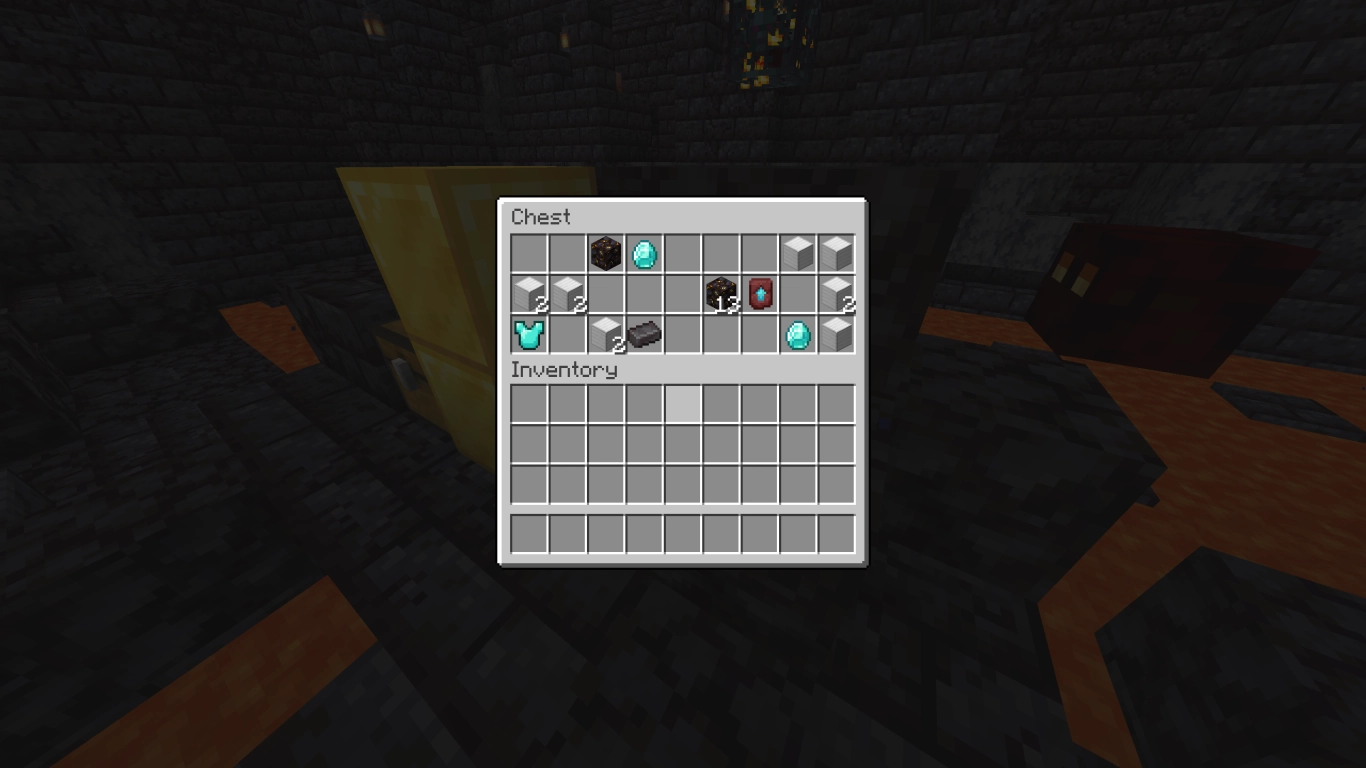Image resolution: width=1366 pixels, height=768 pixels.
Task: Click the single iron block beside the chestplate row diamond
Action: [836, 333]
